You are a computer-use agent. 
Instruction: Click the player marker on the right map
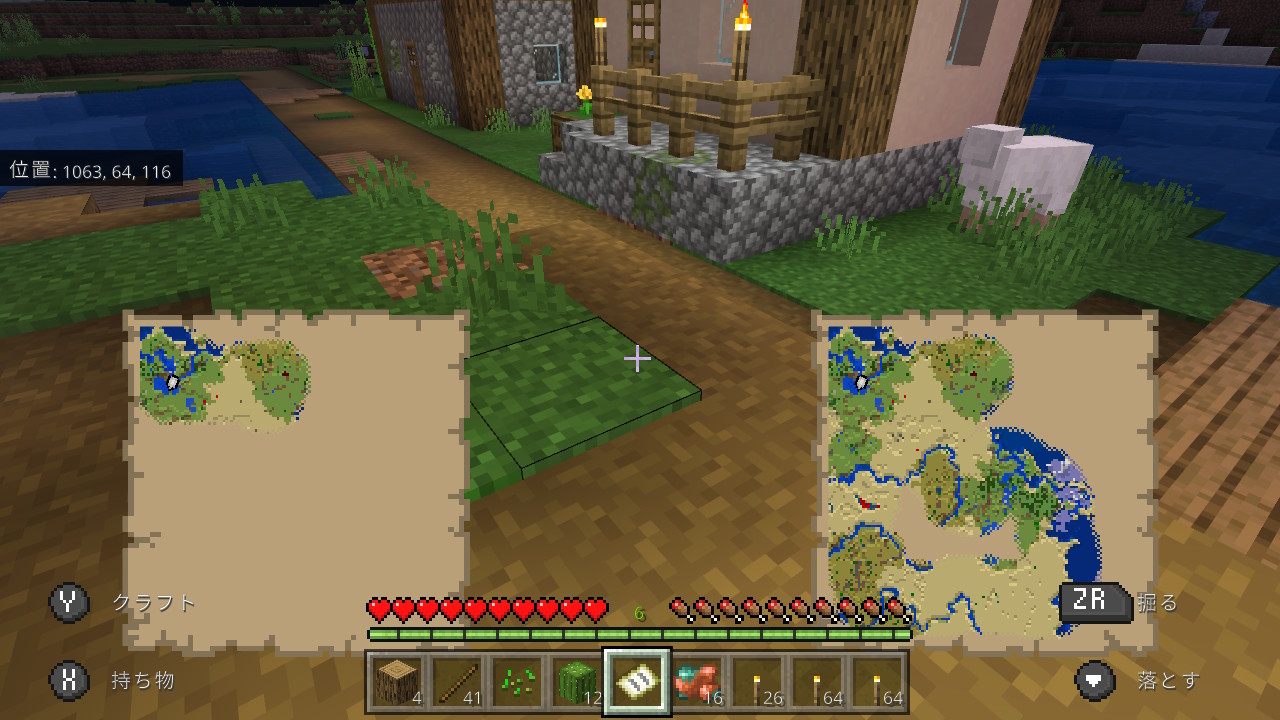pos(862,382)
